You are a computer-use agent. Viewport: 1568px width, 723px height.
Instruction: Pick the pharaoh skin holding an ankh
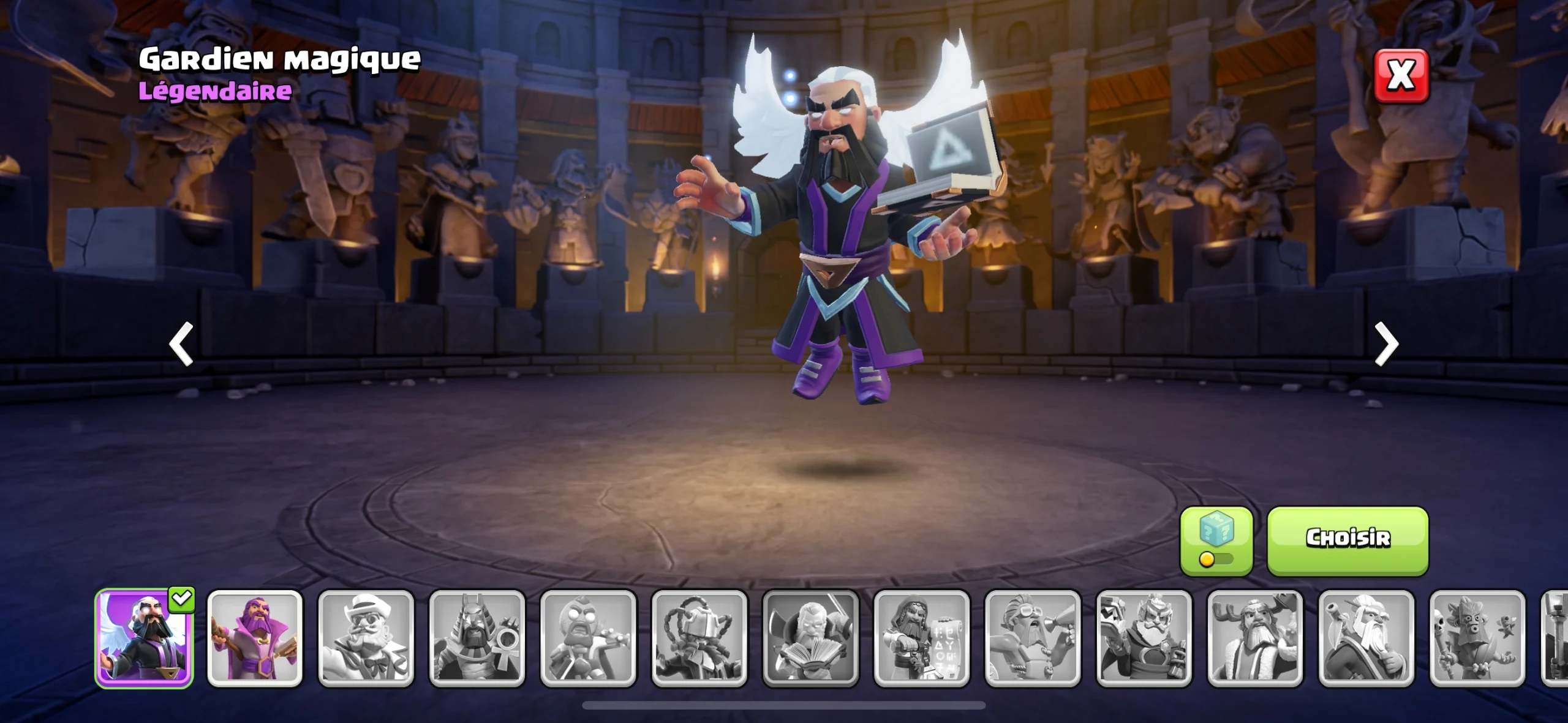[x=477, y=639]
